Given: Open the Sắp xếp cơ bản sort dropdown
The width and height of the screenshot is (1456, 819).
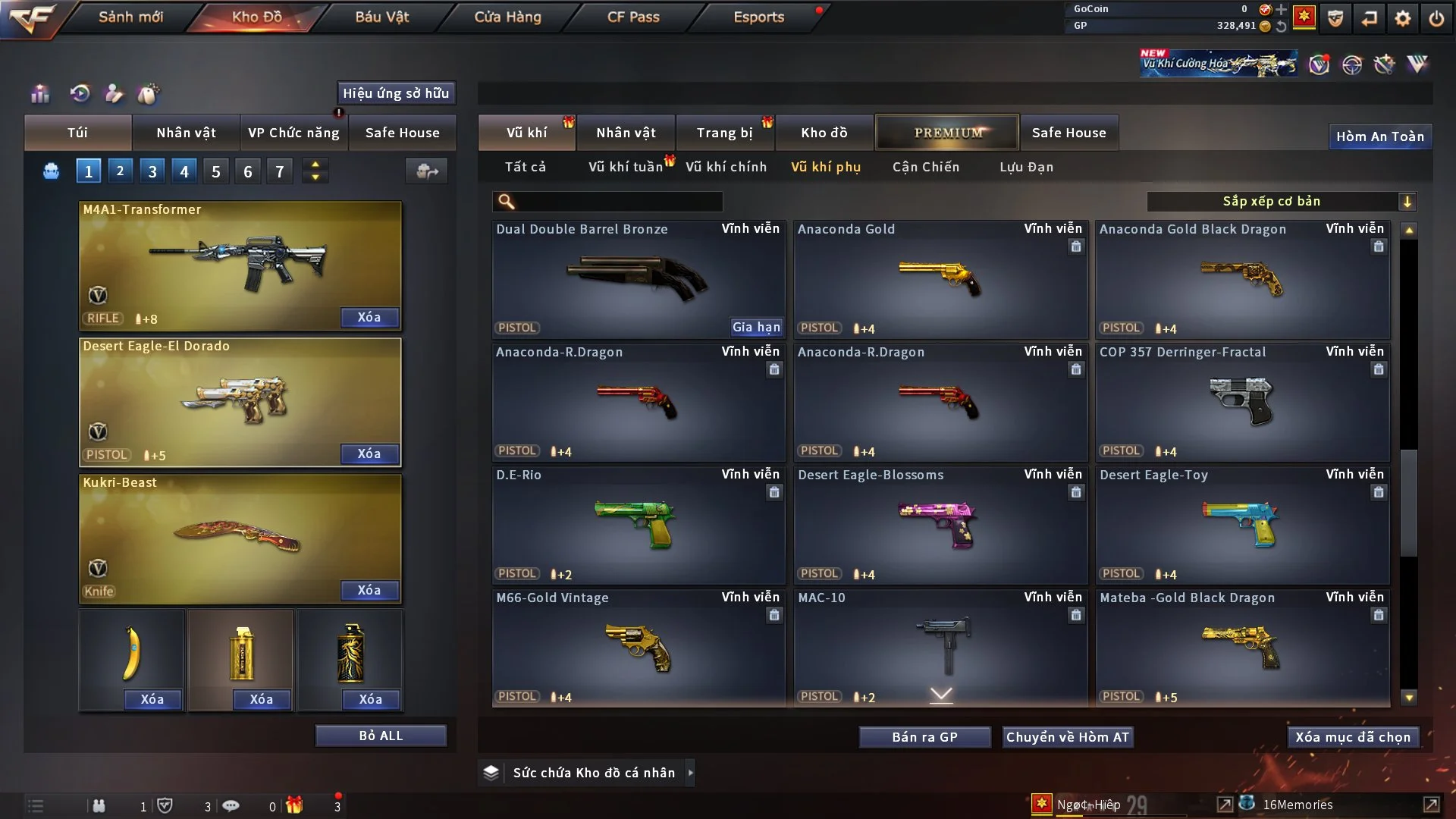Looking at the screenshot, I should click(1280, 201).
